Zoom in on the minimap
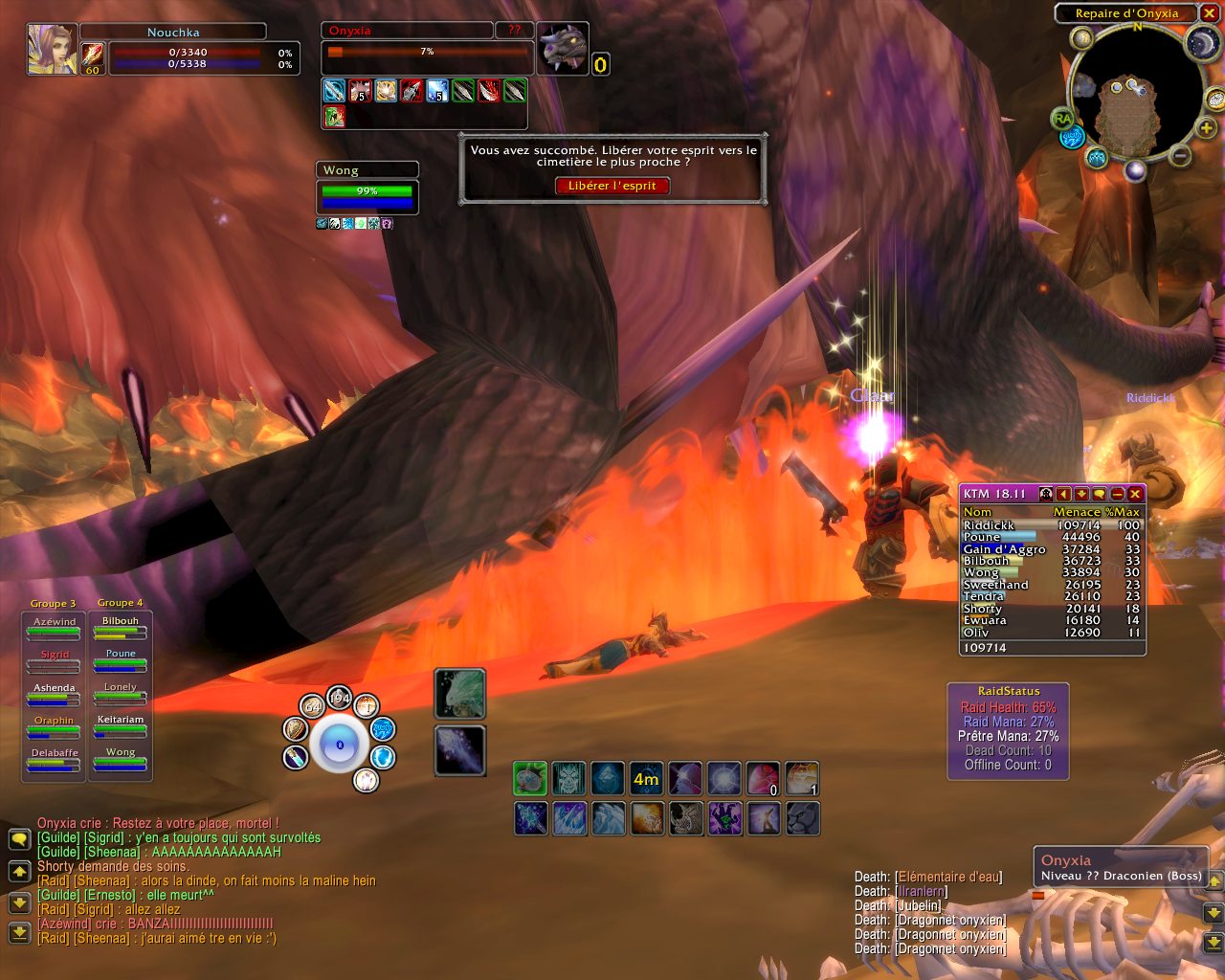The image size is (1225, 980). click(1207, 128)
